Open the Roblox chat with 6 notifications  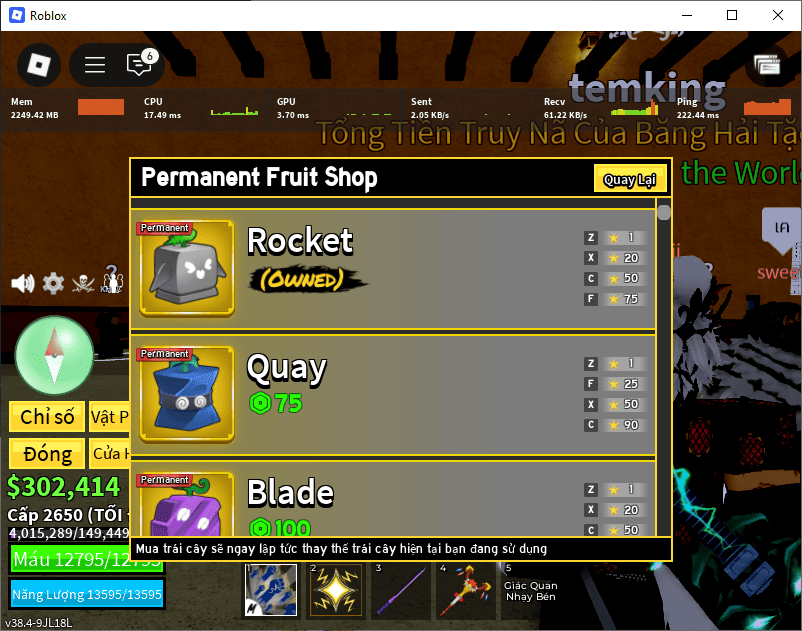pyautogui.click(x=139, y=65)
